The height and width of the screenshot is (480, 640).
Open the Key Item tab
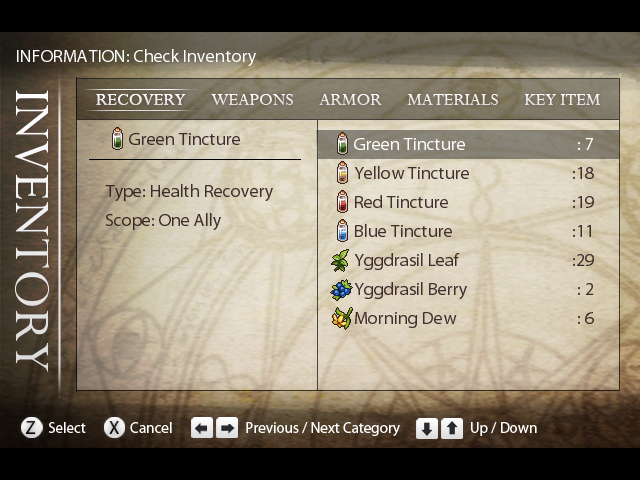pos(562,100)
